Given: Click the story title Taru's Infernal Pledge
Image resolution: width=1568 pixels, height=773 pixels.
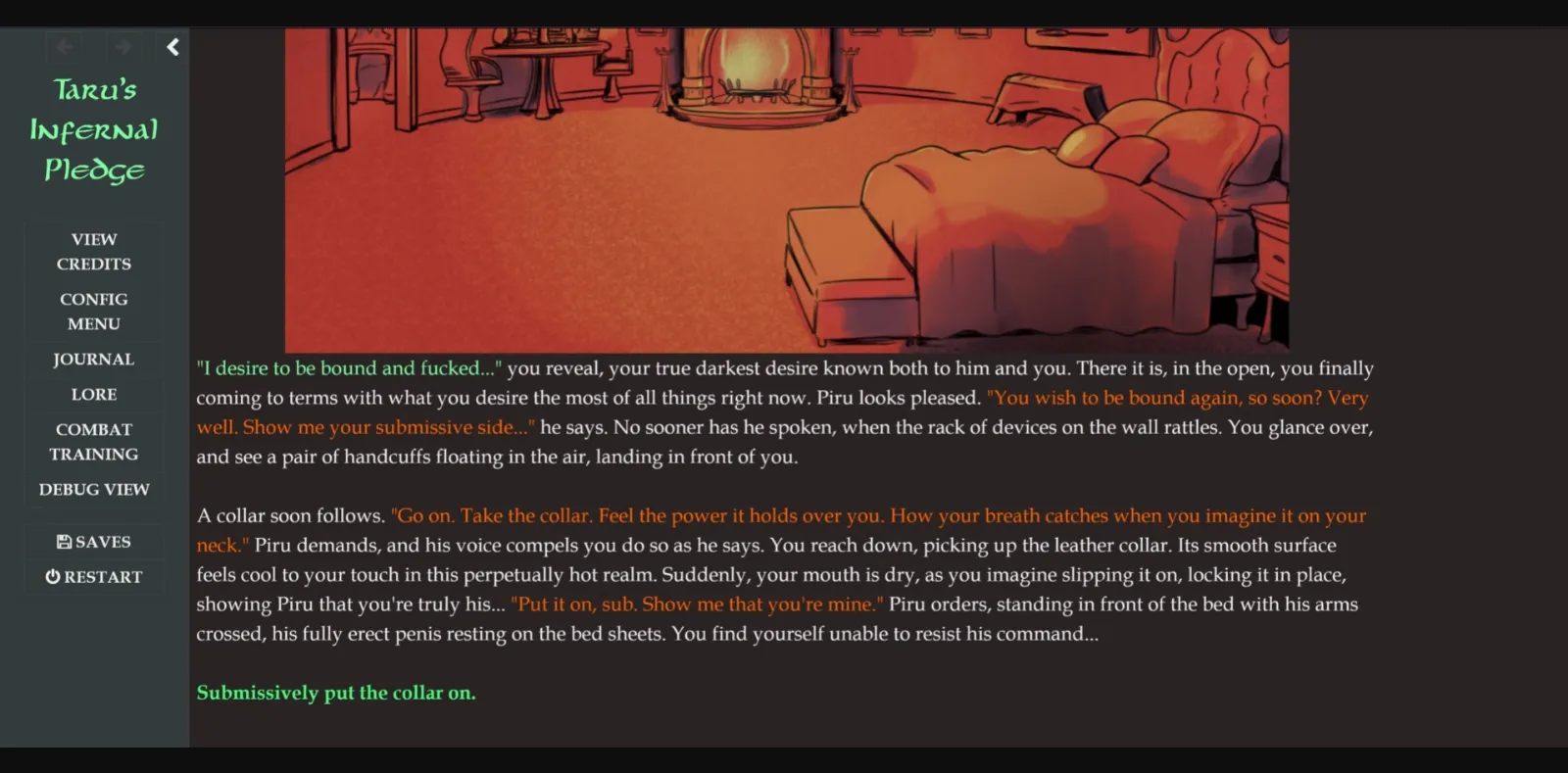Looking at the screenshot, I should click(x=93, y=129).
